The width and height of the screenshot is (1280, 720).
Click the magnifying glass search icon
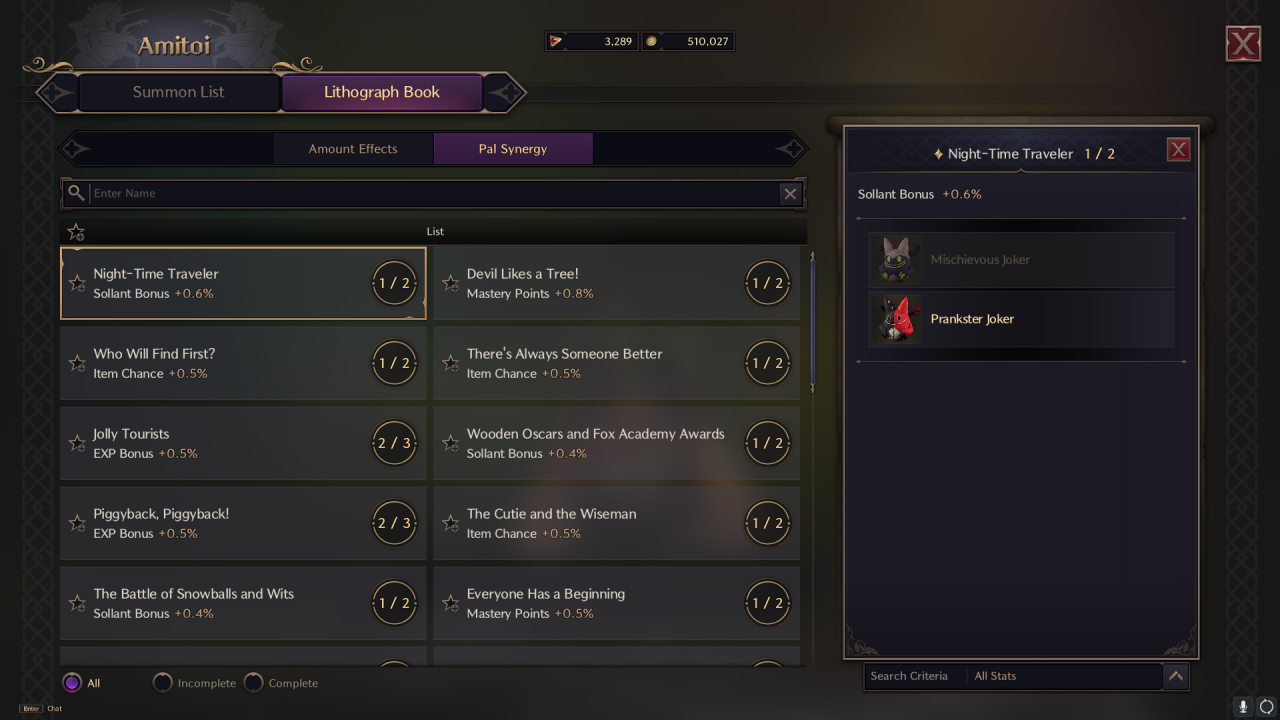tap(76, 193)
